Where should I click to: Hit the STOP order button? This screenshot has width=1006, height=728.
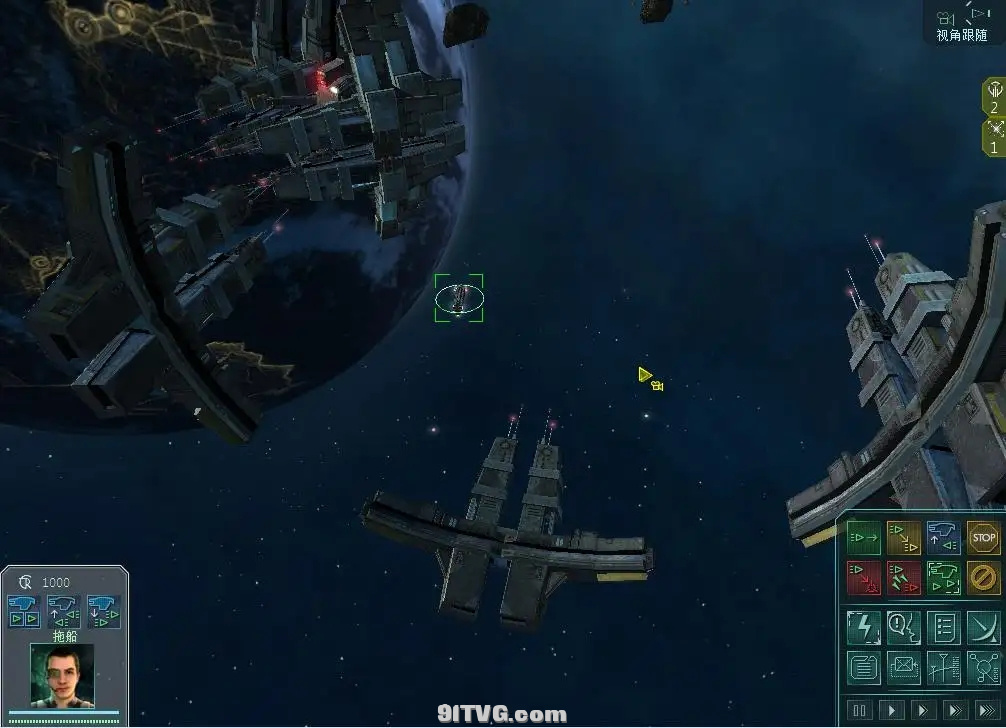pos(983,538)
